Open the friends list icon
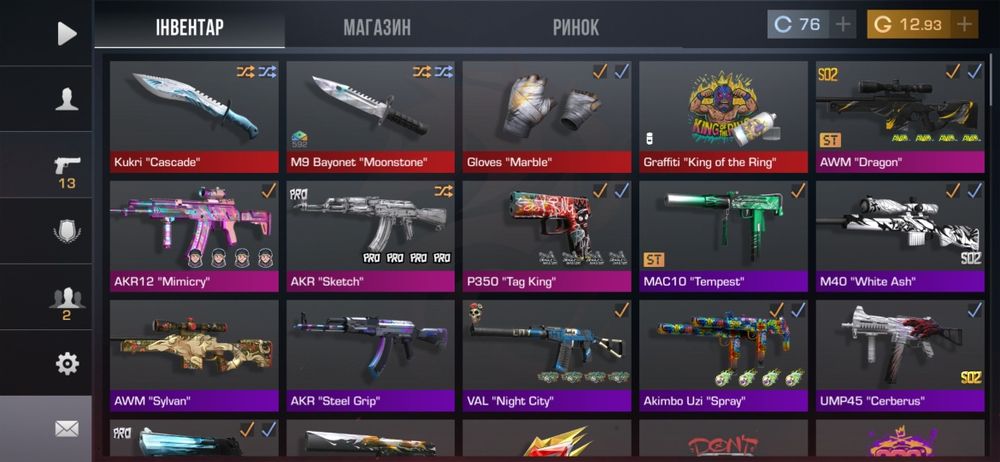1000x462 pixels. click(66, 298)
